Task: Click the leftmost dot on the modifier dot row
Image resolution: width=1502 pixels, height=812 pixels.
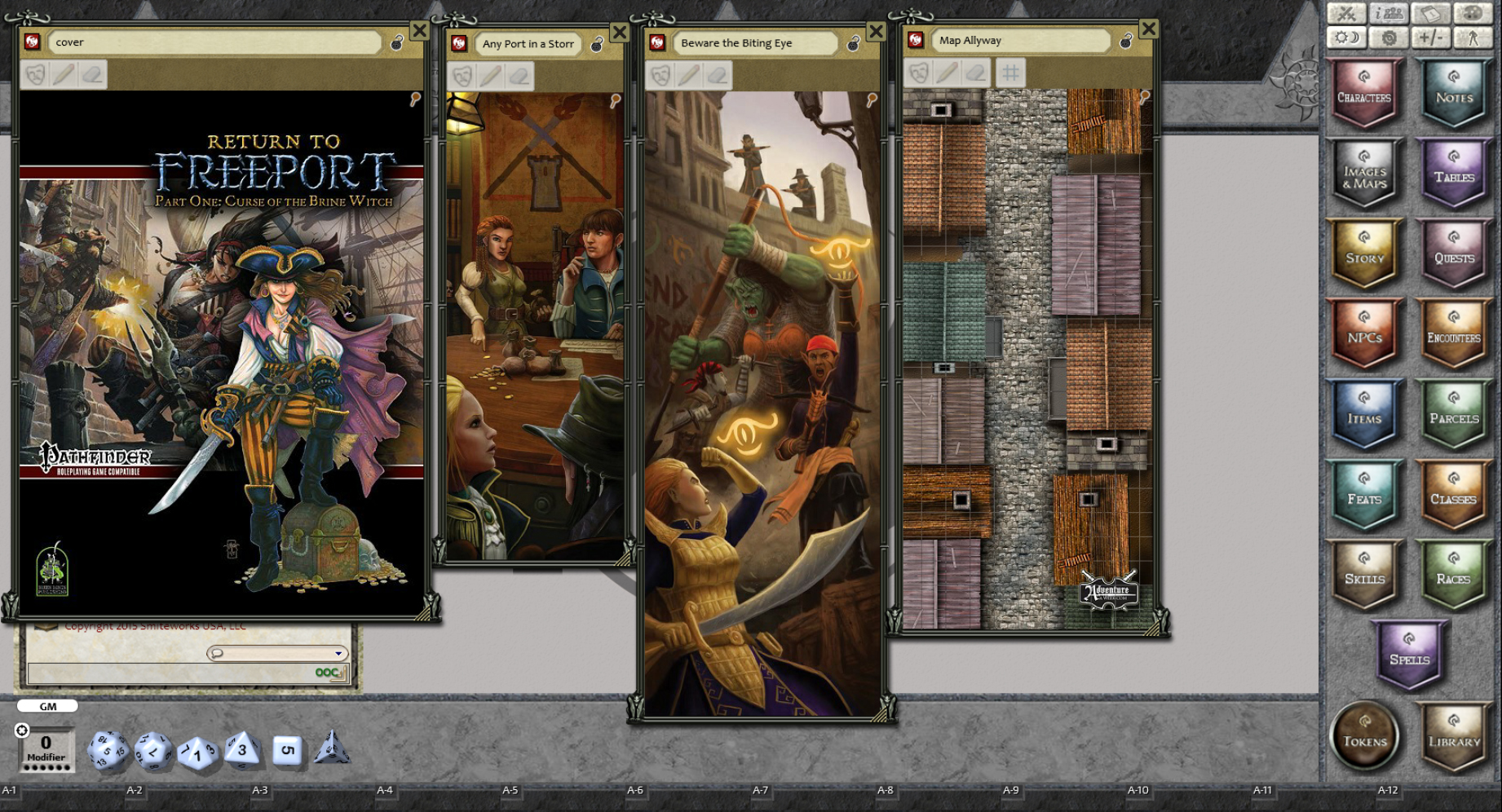Action: click(x=27, y=767)
